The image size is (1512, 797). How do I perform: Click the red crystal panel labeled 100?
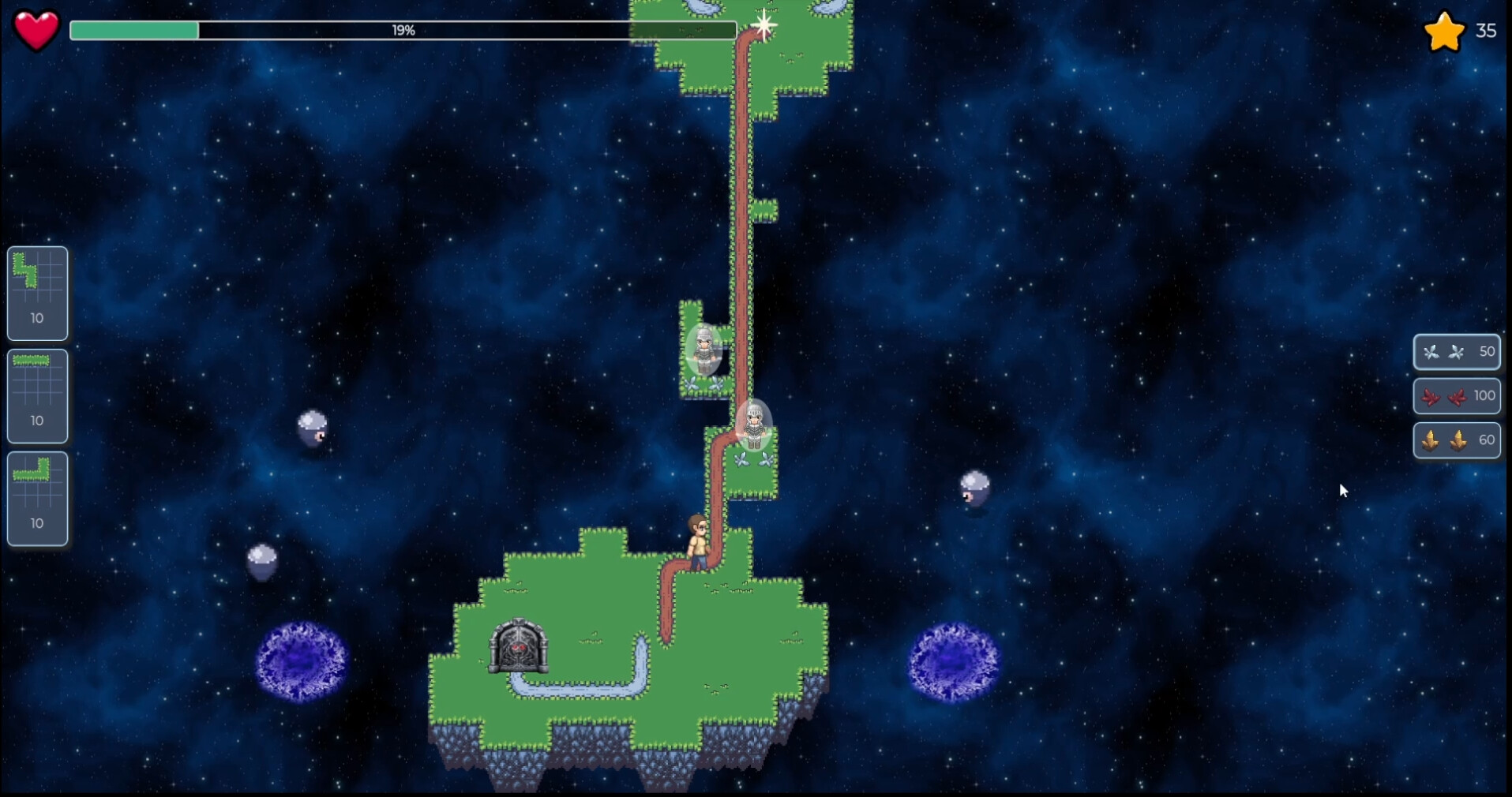point(1457,396)
